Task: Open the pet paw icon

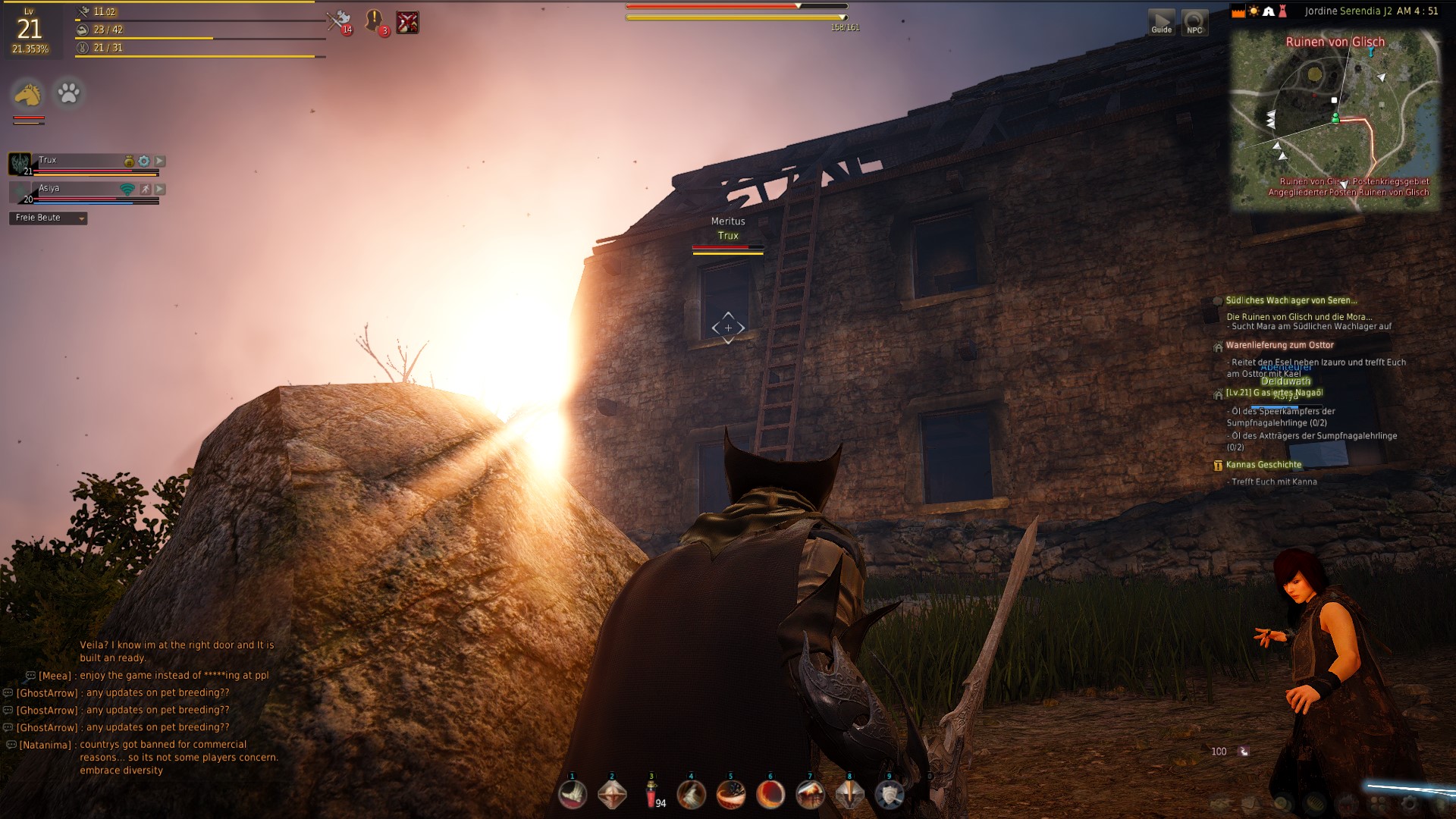Action: 68,93
